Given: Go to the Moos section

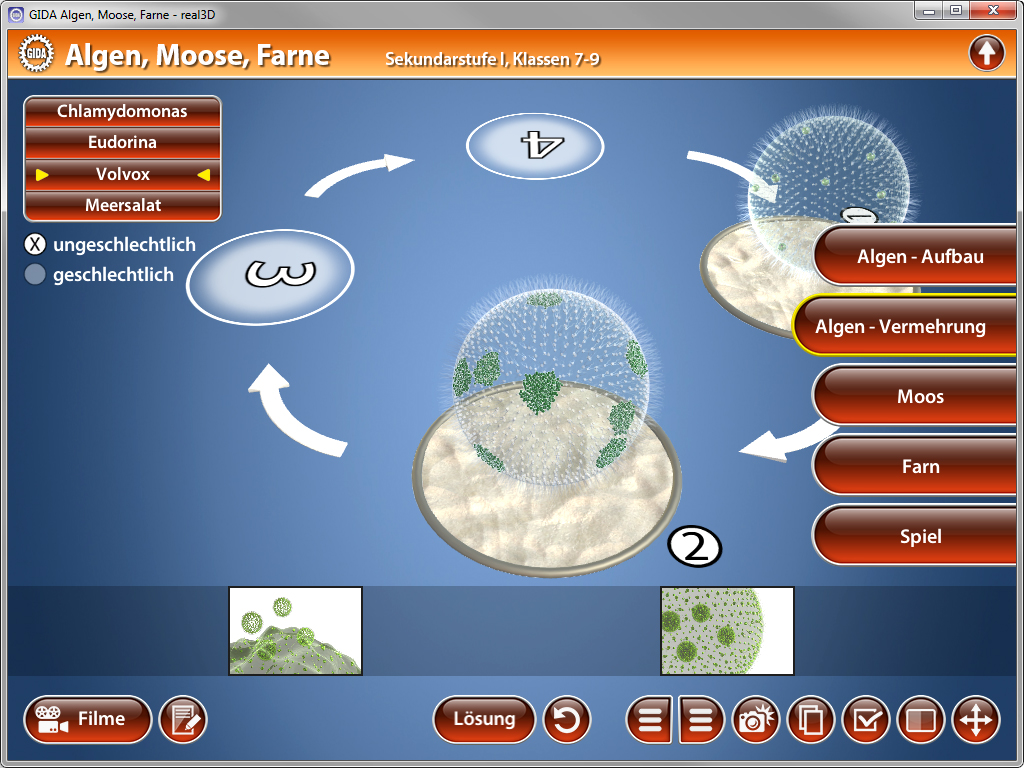Looking at the screenshot, I should [x=920, y=396].
